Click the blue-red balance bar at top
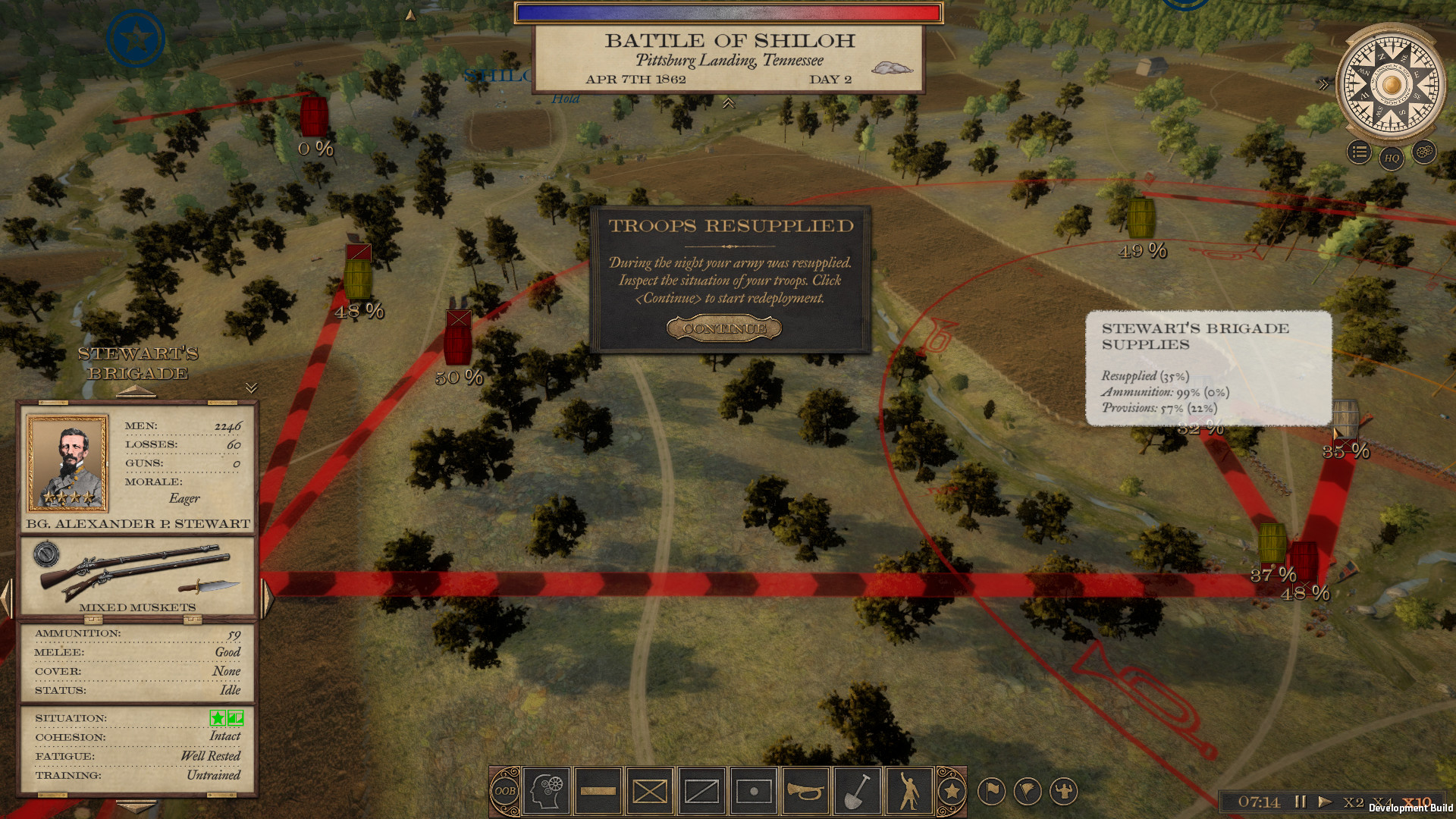The height and width of the screenshot is (819, 1456). coord(728,11)
